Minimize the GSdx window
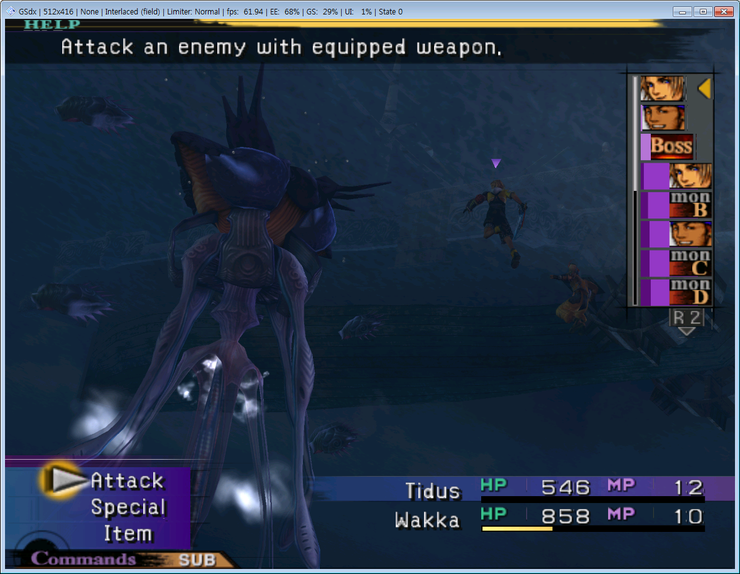Screen dimensions: 740x574 pyautogui.click(x=681, y=11)
